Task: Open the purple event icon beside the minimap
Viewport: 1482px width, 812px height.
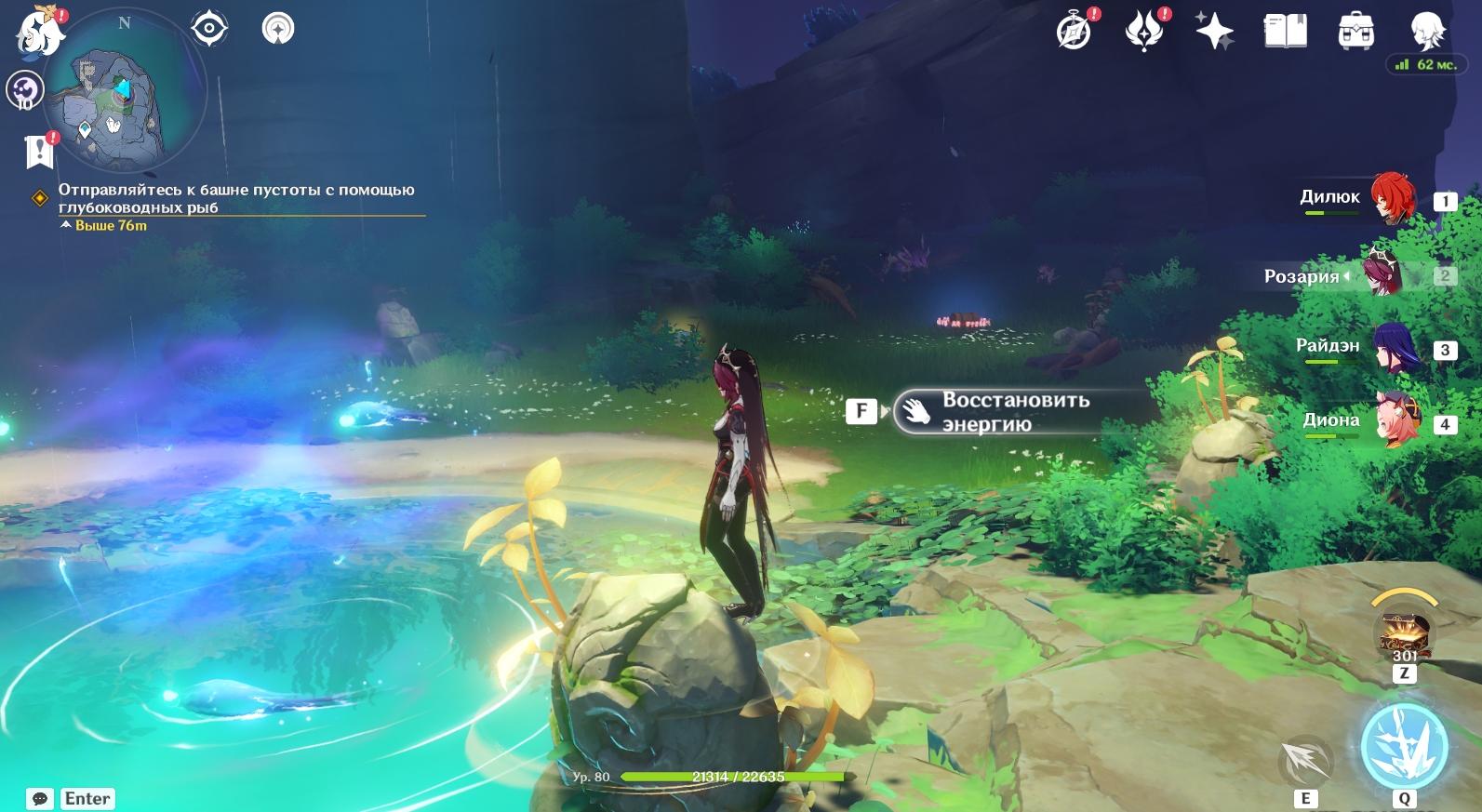Action: 24,90
